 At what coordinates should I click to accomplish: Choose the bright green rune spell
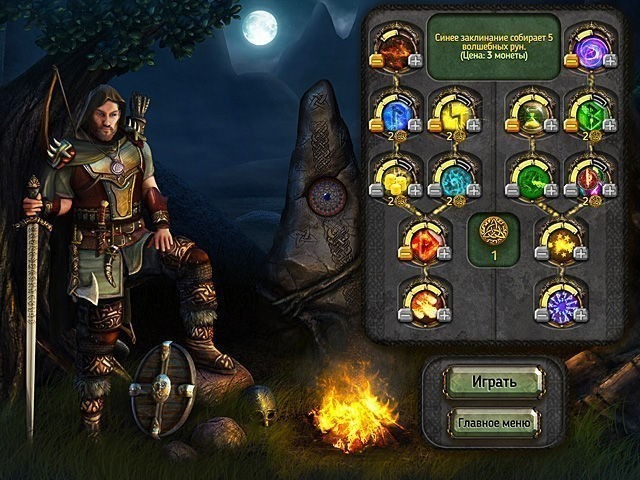[x=582, y=108]
